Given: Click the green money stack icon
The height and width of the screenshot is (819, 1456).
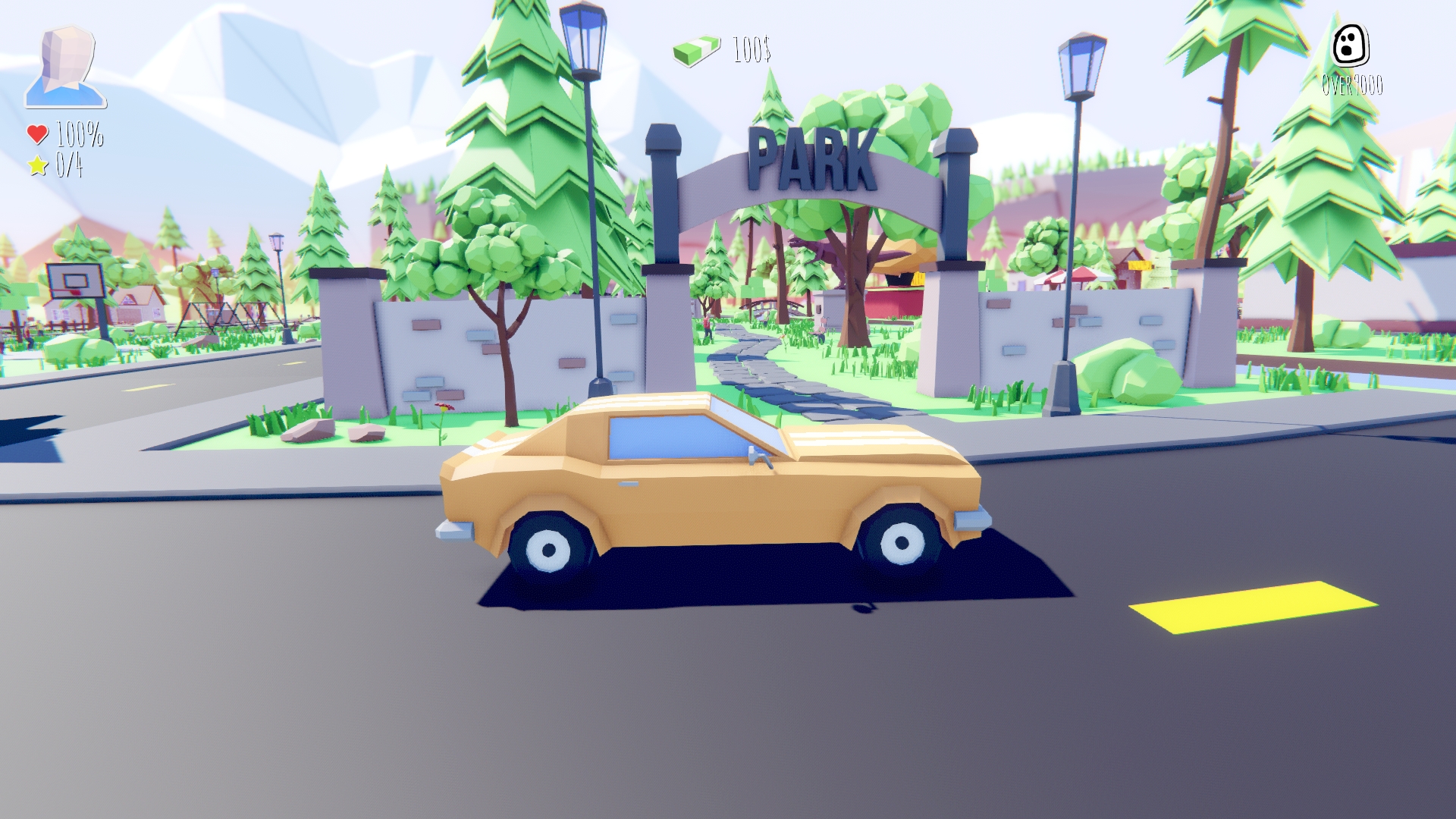Looking at the screenshot, I should (x=695, y=50).
